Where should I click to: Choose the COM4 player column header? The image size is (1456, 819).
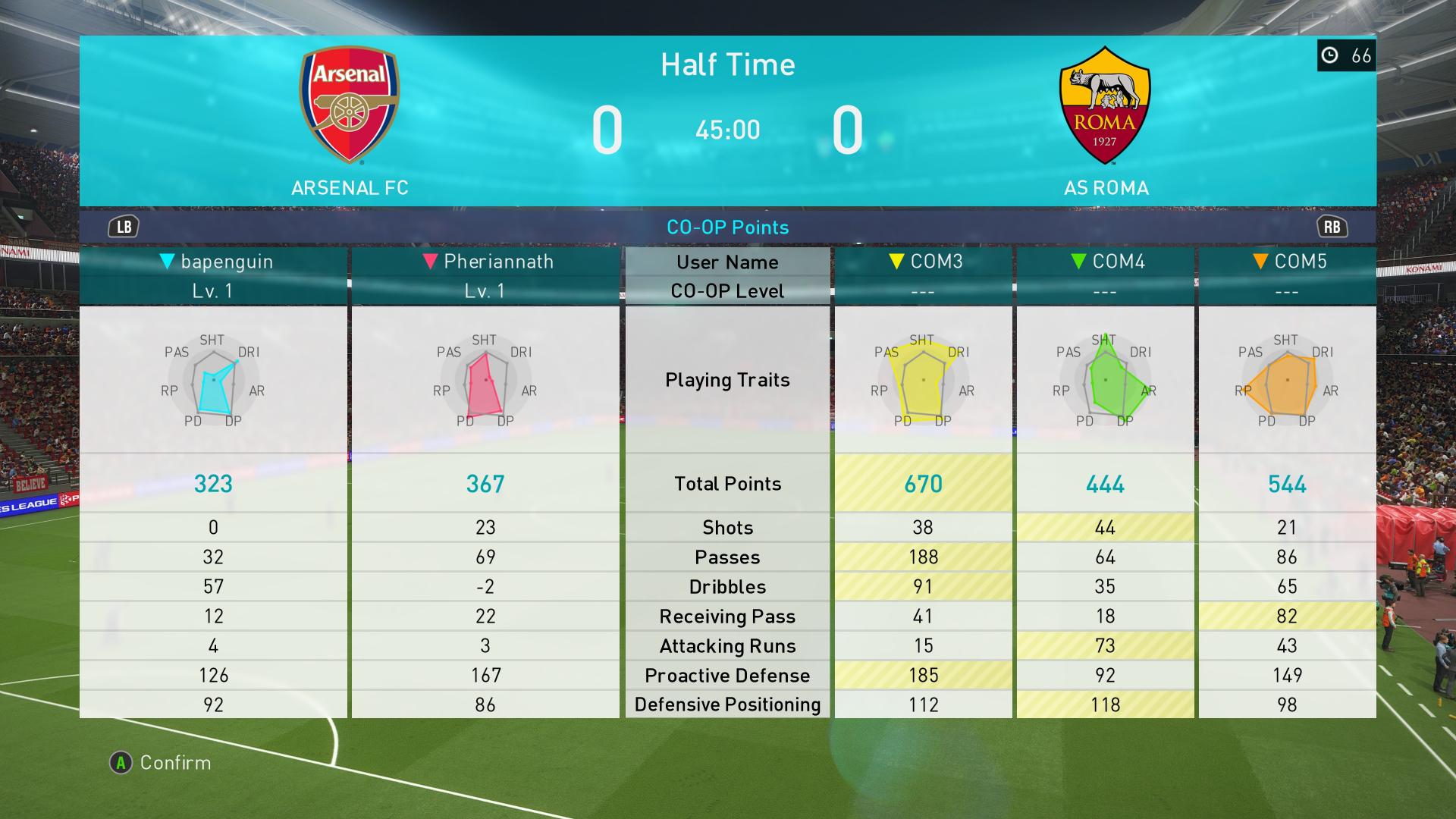(x=1106, y=262)
